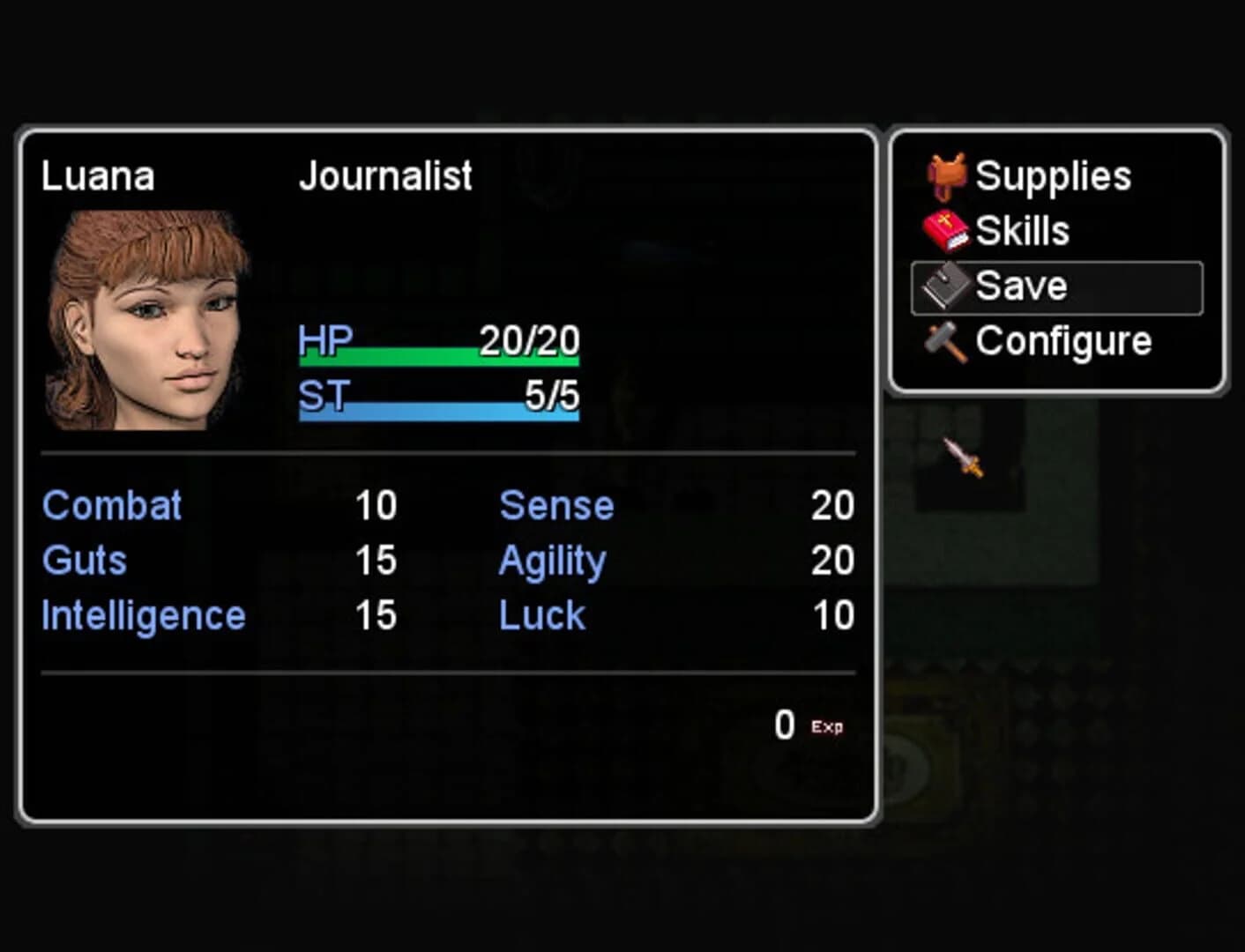Select the highlighted Save option
The image size is (1245, 952).
pos(1021,285)
